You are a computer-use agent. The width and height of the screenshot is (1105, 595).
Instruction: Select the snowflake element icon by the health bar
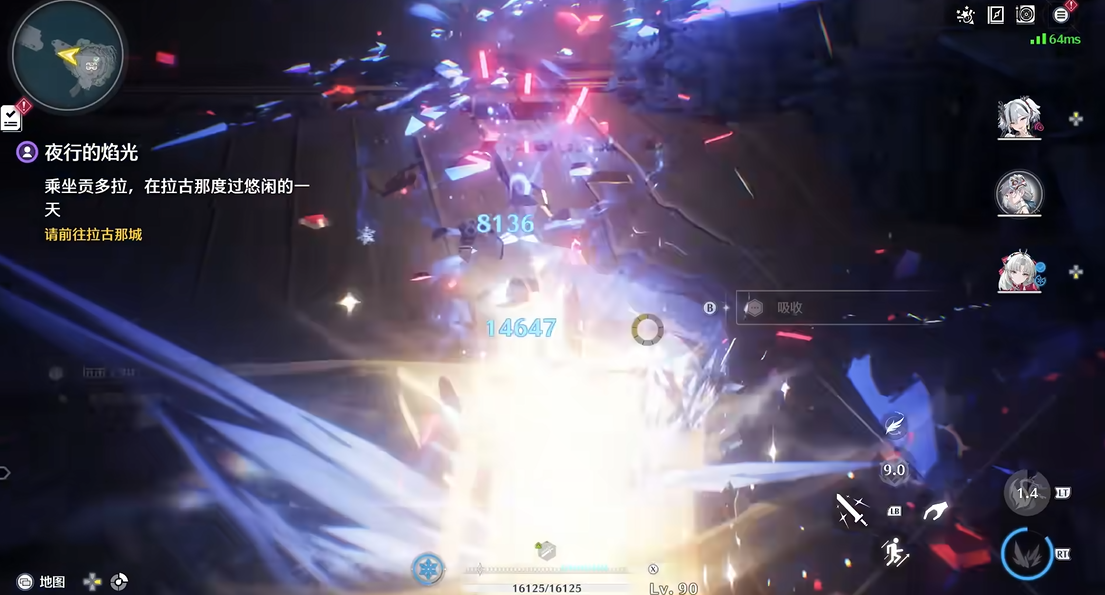428,569
